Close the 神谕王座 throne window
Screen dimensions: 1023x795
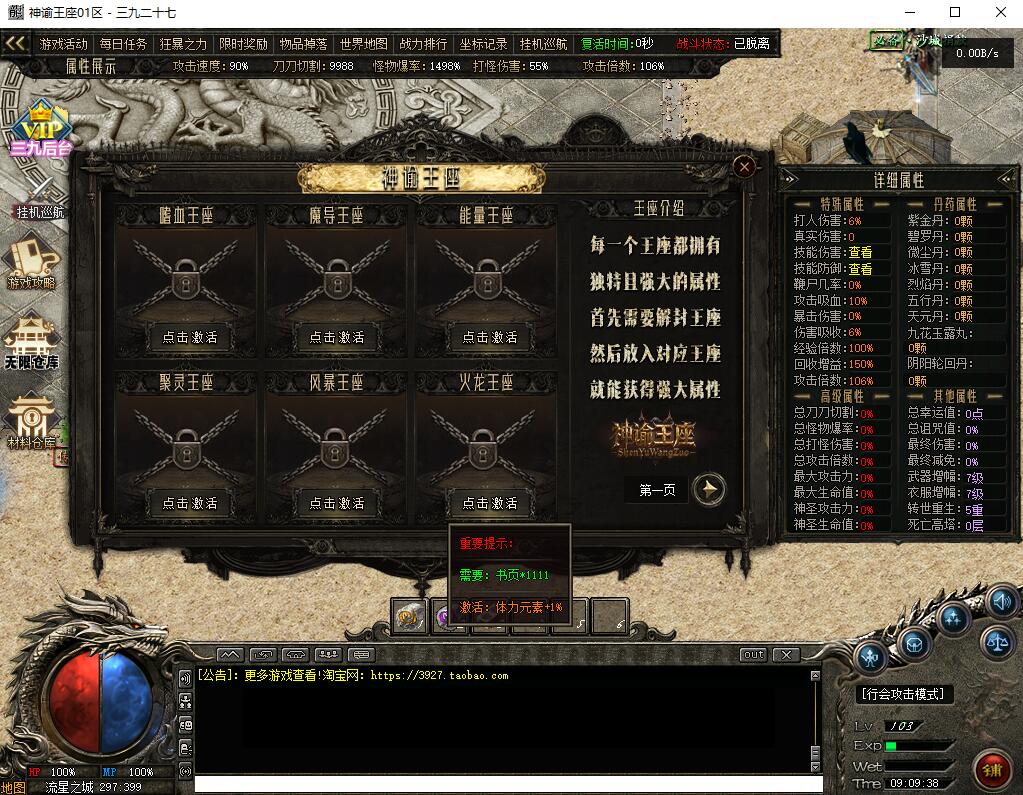744,167
